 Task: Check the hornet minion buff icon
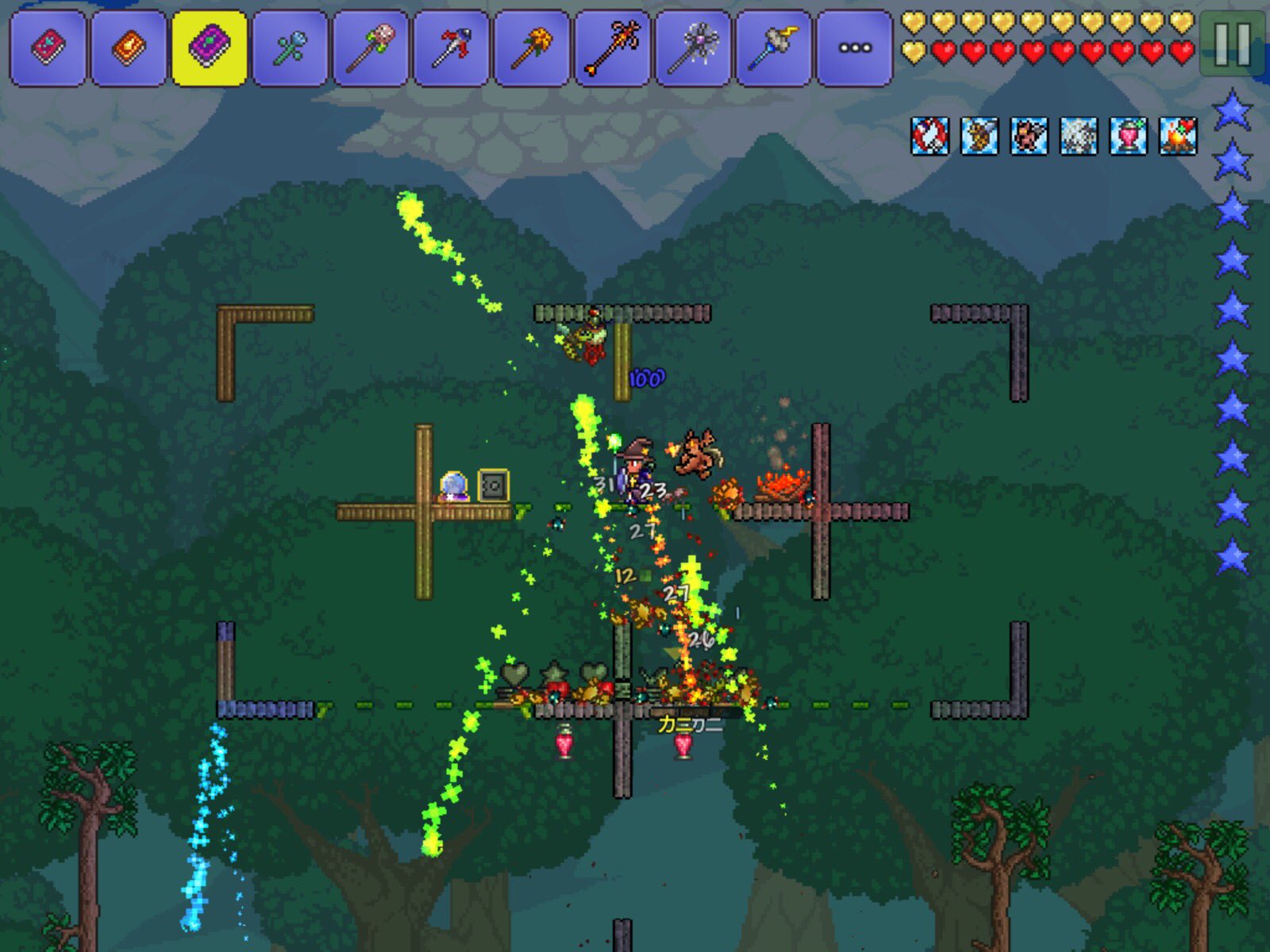(979, 136)
